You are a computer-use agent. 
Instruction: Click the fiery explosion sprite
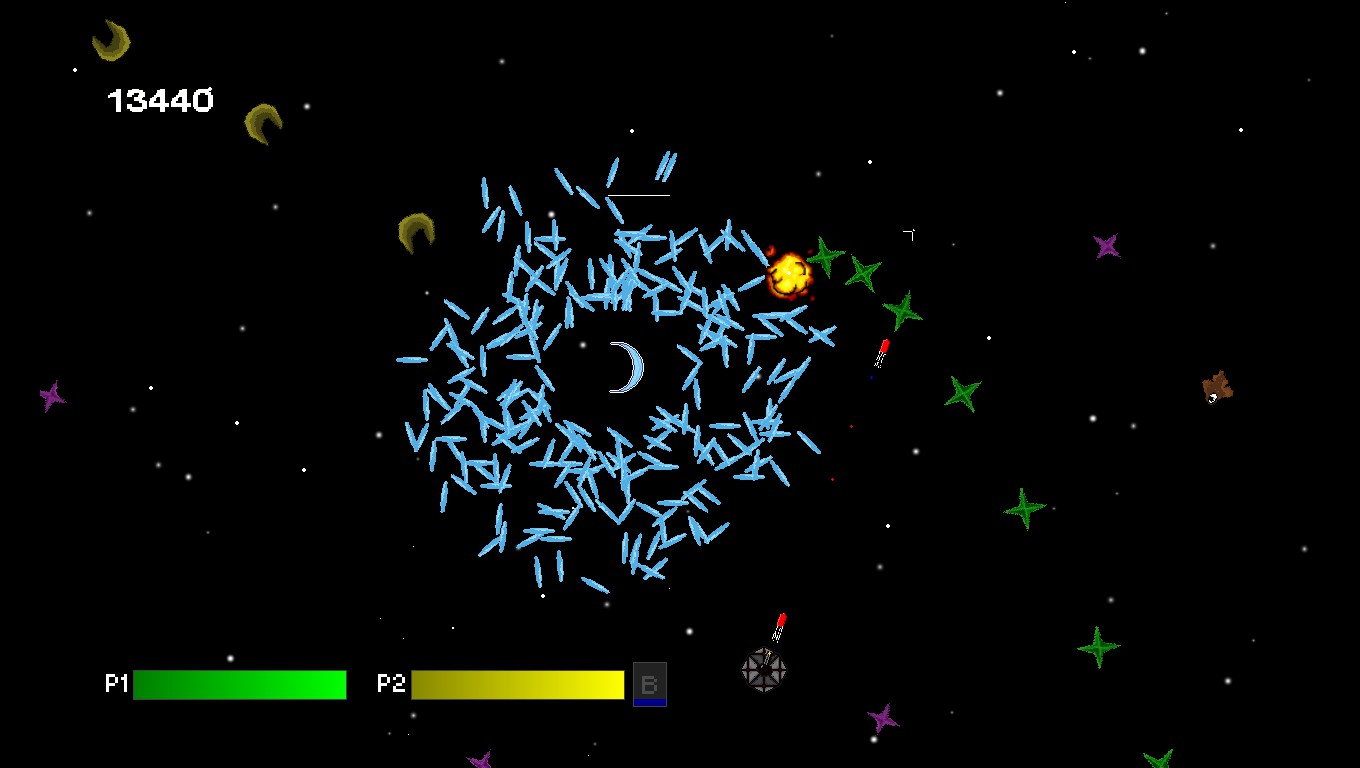789,273
